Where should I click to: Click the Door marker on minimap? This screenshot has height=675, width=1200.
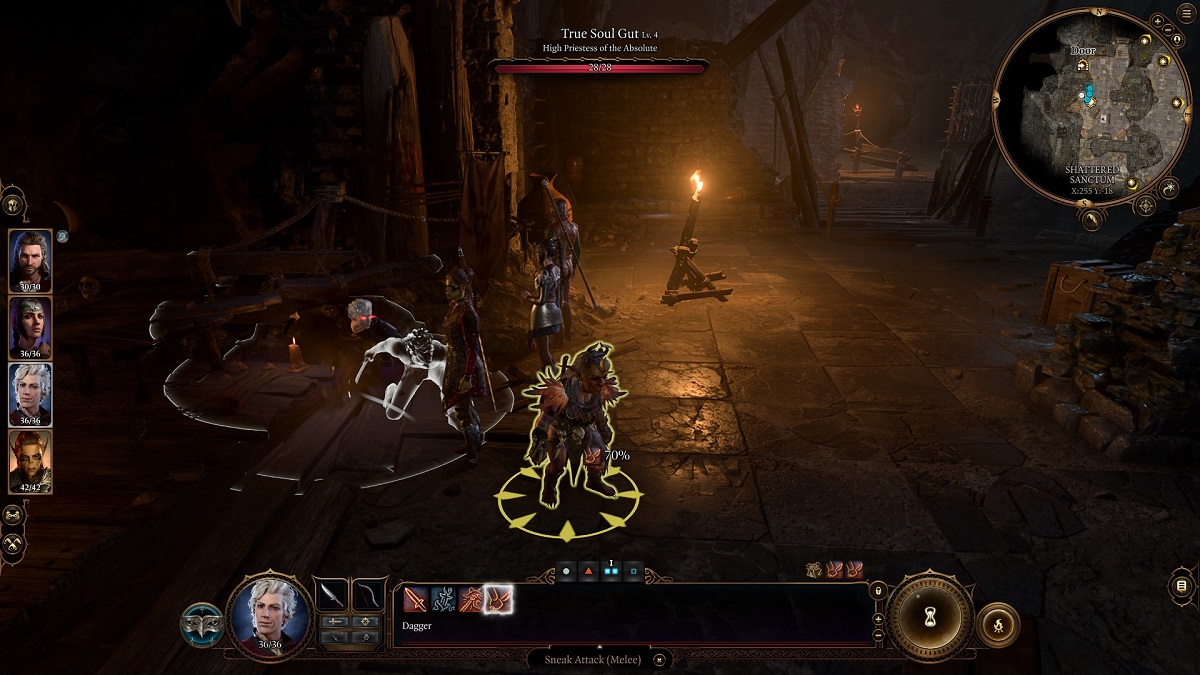[1082, 64]
